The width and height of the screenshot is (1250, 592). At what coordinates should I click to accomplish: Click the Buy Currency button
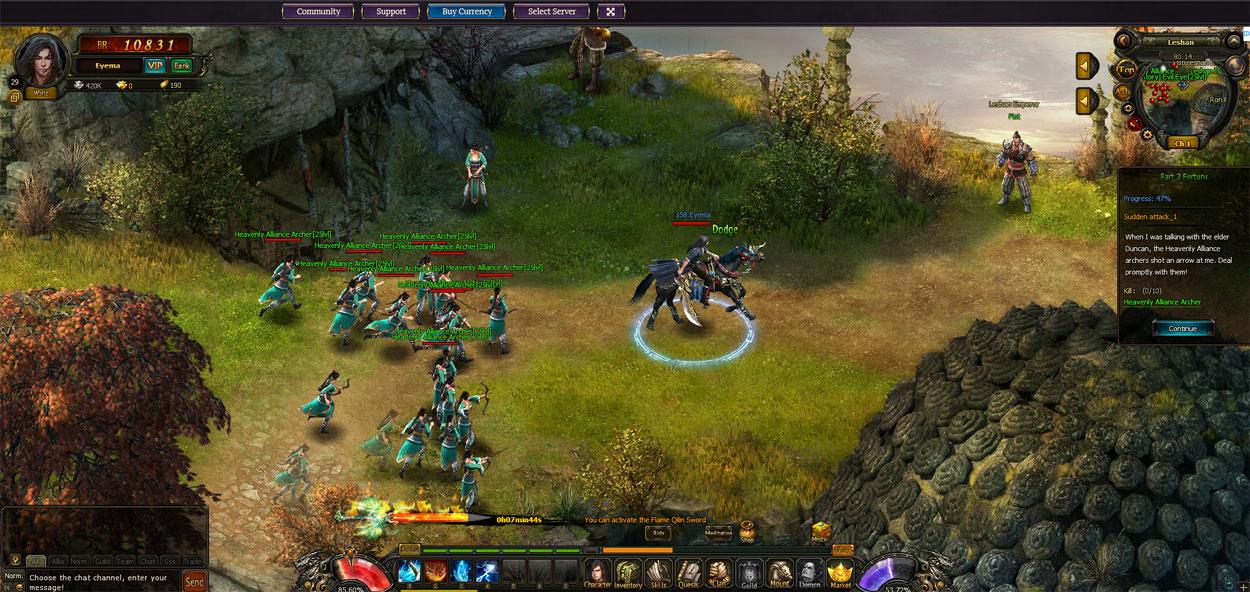pos(467,12)
